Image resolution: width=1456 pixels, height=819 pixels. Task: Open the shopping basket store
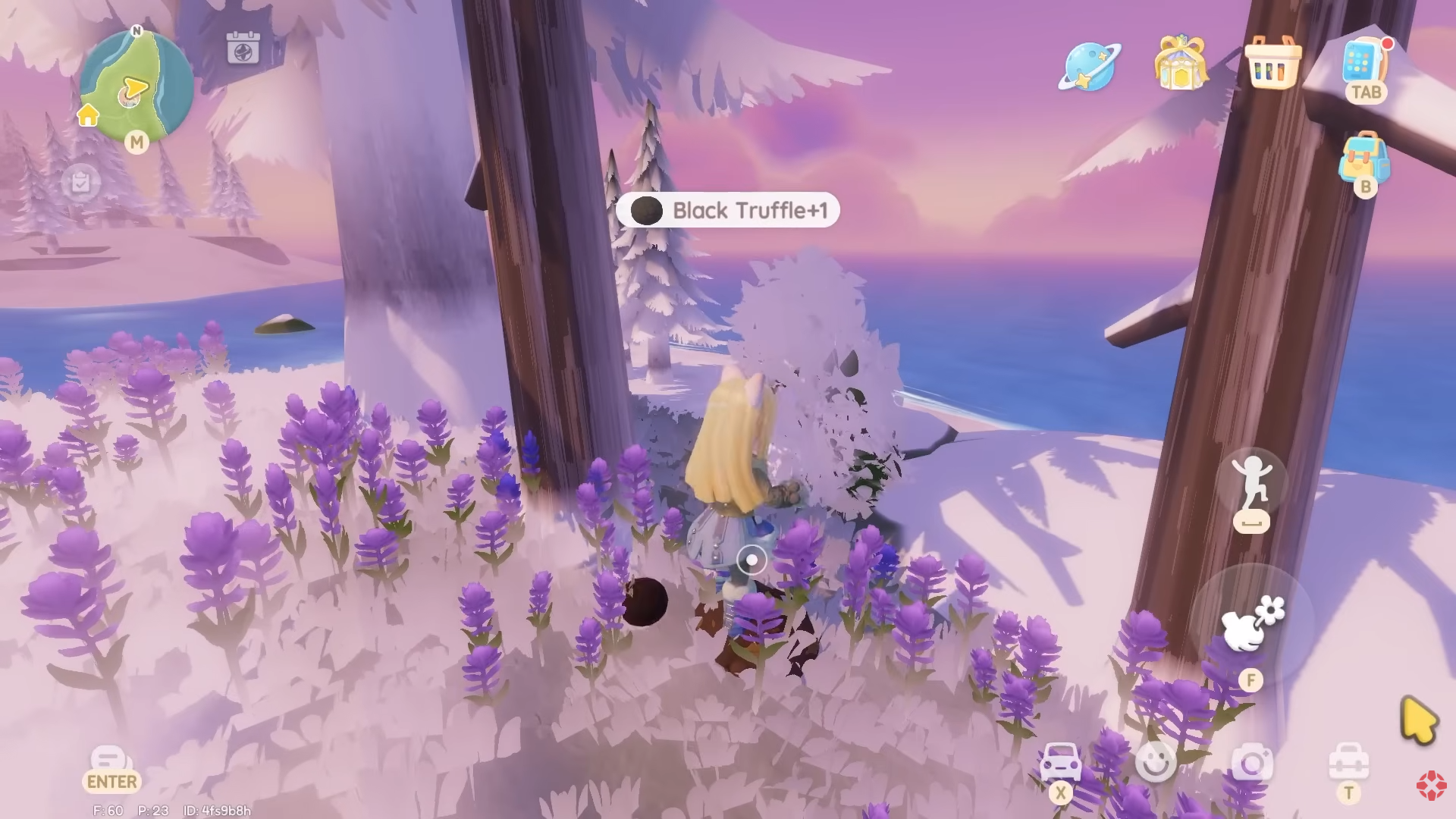tap(1272, 64)
